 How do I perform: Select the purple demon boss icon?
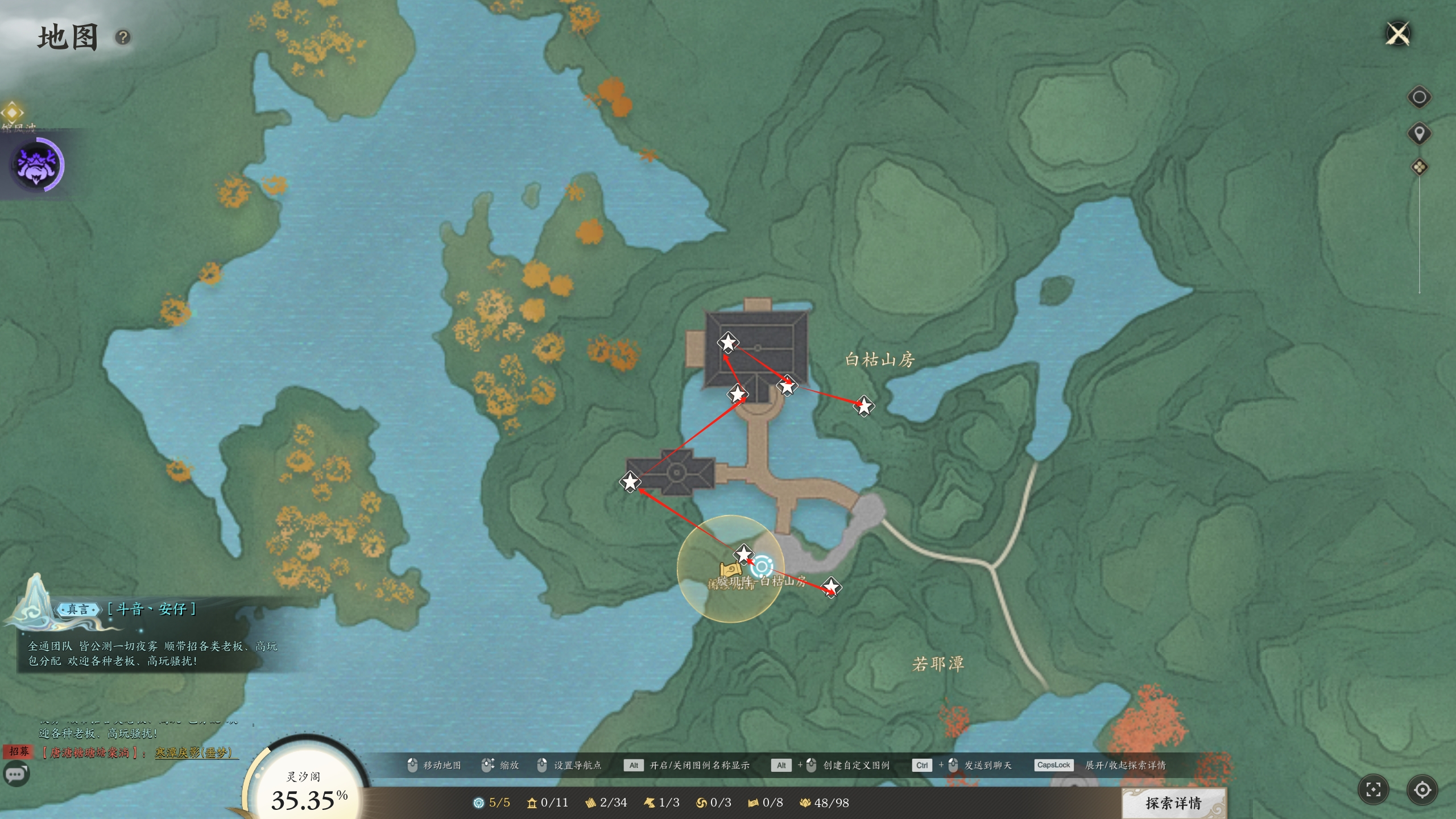click(x=37, y=165)
